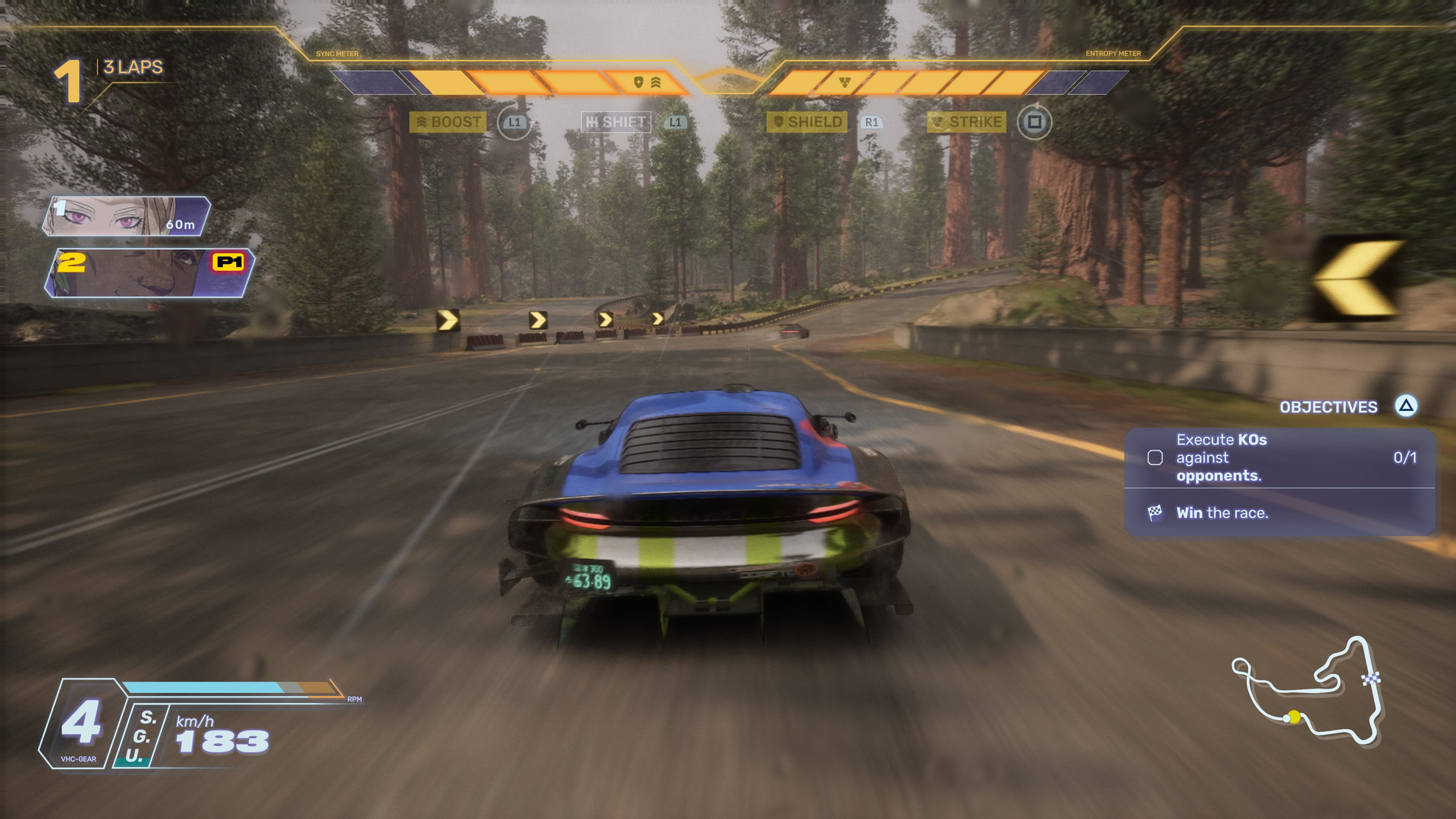
Task: Select the SHIFT ability label
Action: pos(616,122)
